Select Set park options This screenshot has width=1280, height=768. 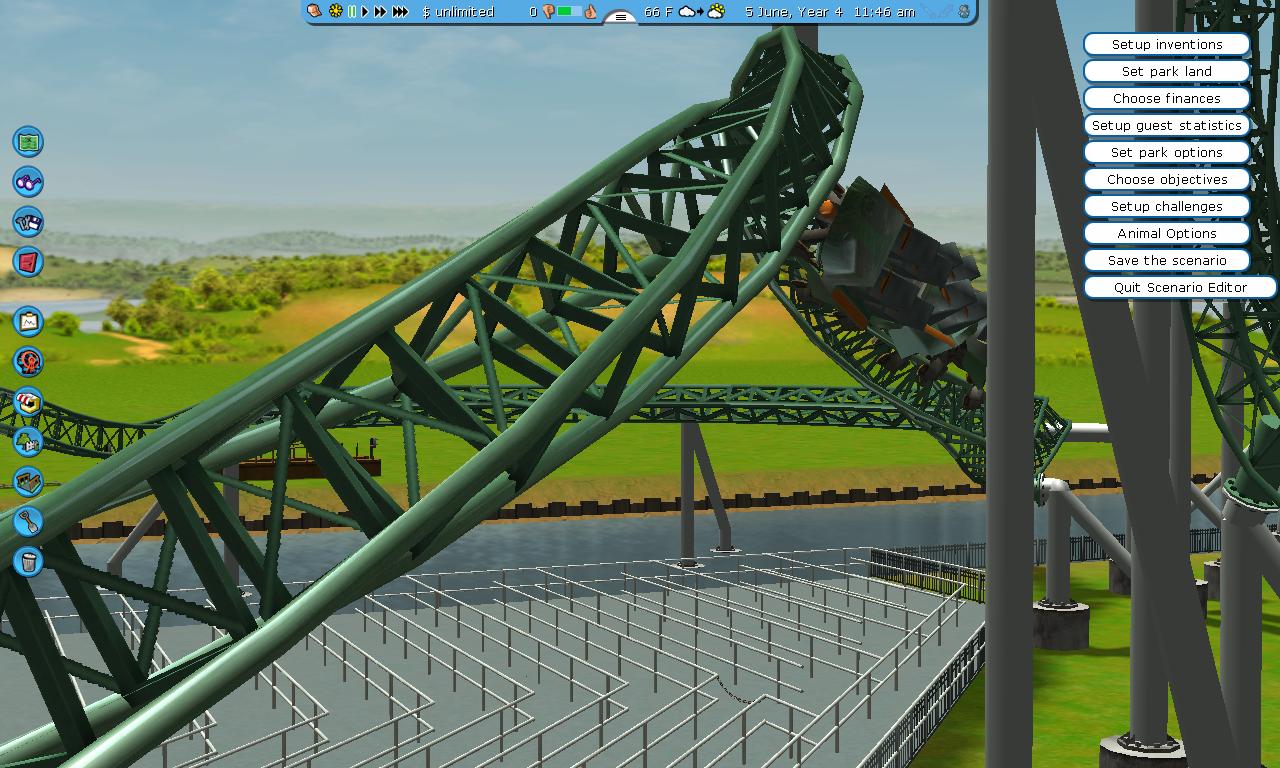click(x=1166, y=153)
